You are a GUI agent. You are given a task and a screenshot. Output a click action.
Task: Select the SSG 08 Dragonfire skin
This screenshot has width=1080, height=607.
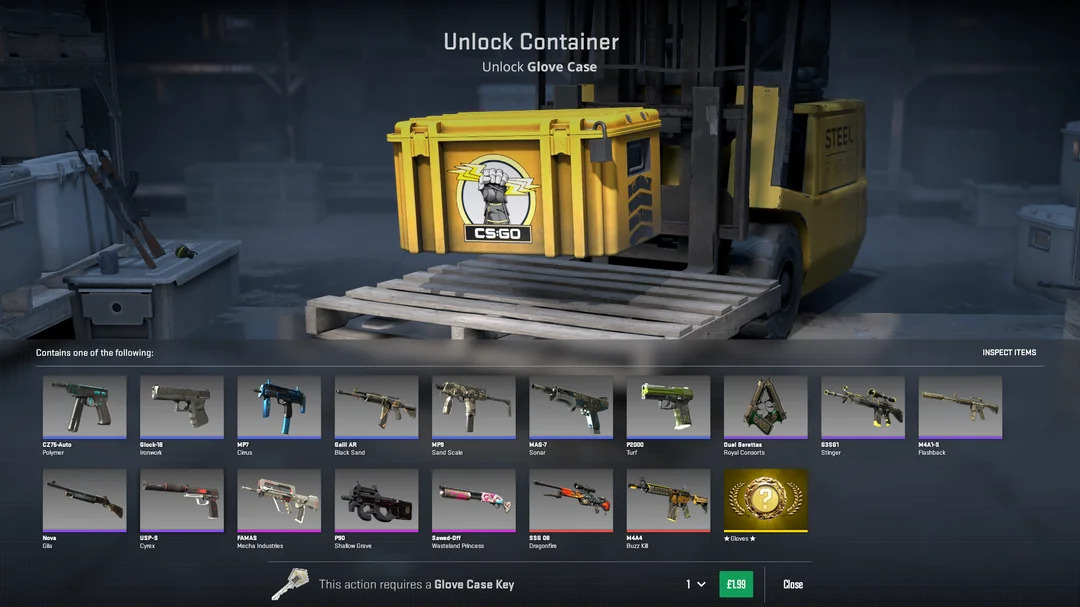(571, 500)
